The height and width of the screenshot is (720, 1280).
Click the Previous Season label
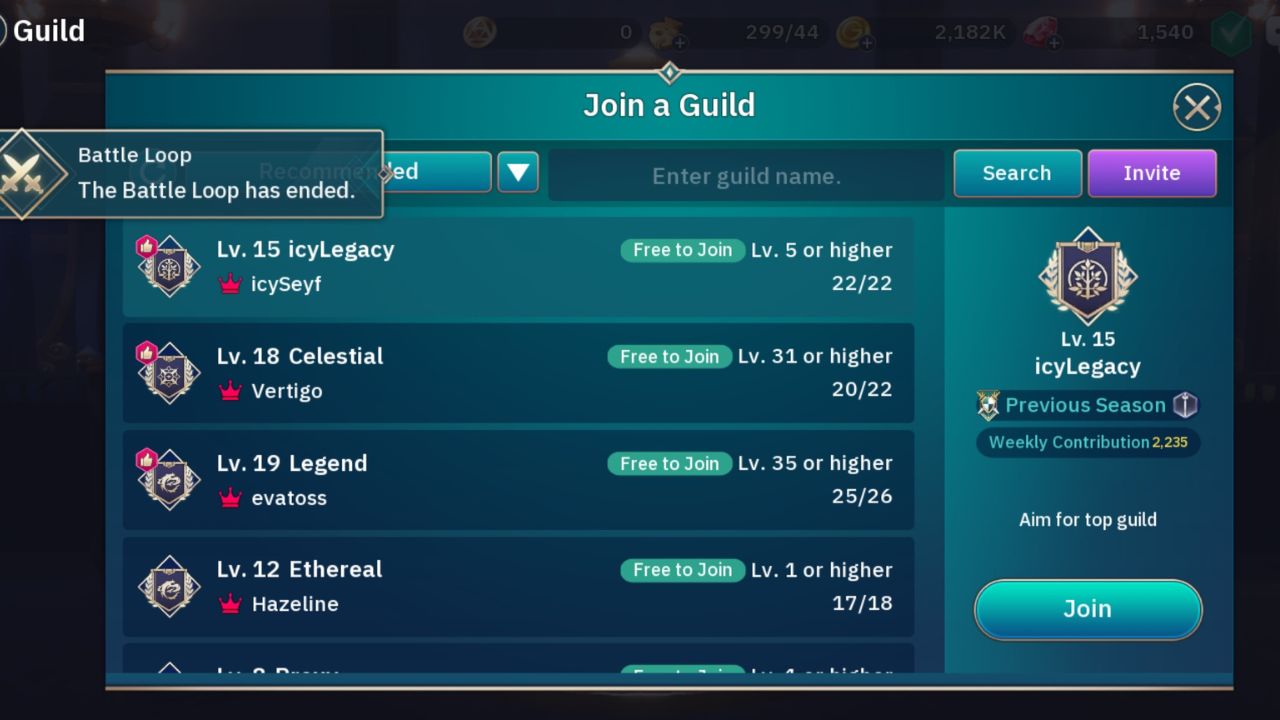click(x=1077, y=405)
